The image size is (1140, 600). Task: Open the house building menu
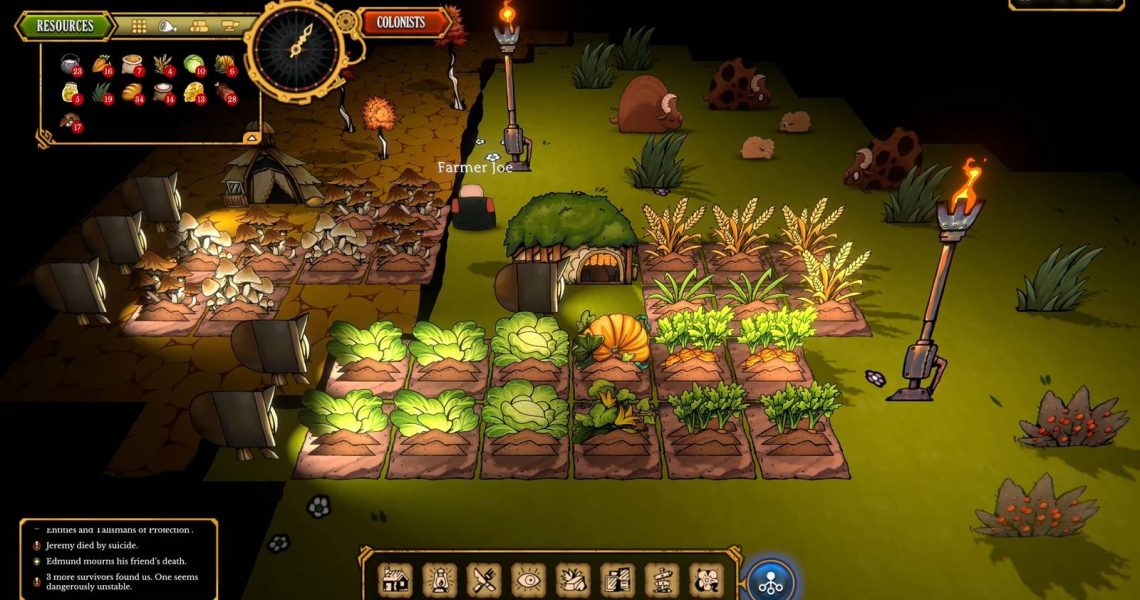395,579
